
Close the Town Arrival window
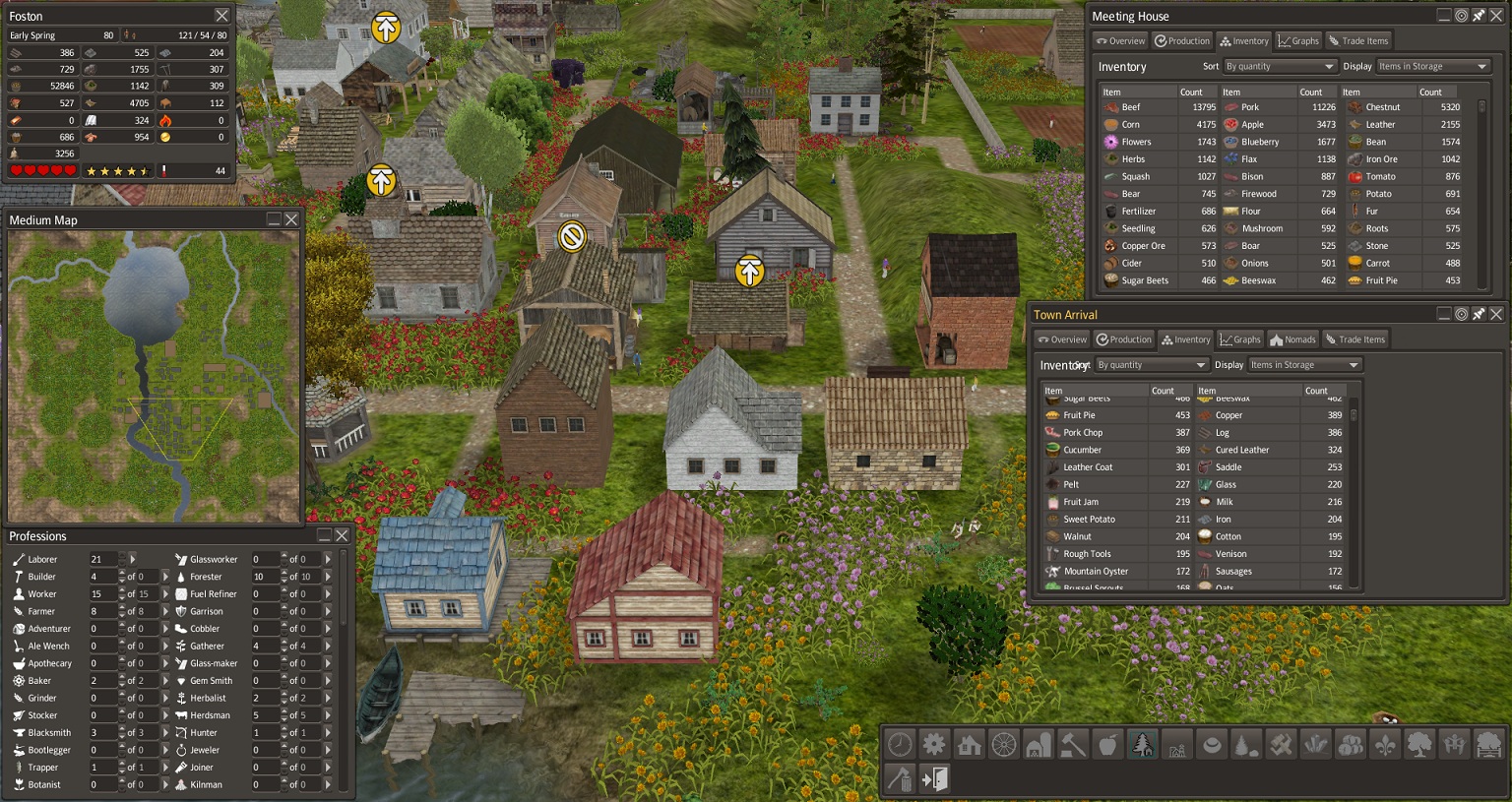tap(1496, 314)
